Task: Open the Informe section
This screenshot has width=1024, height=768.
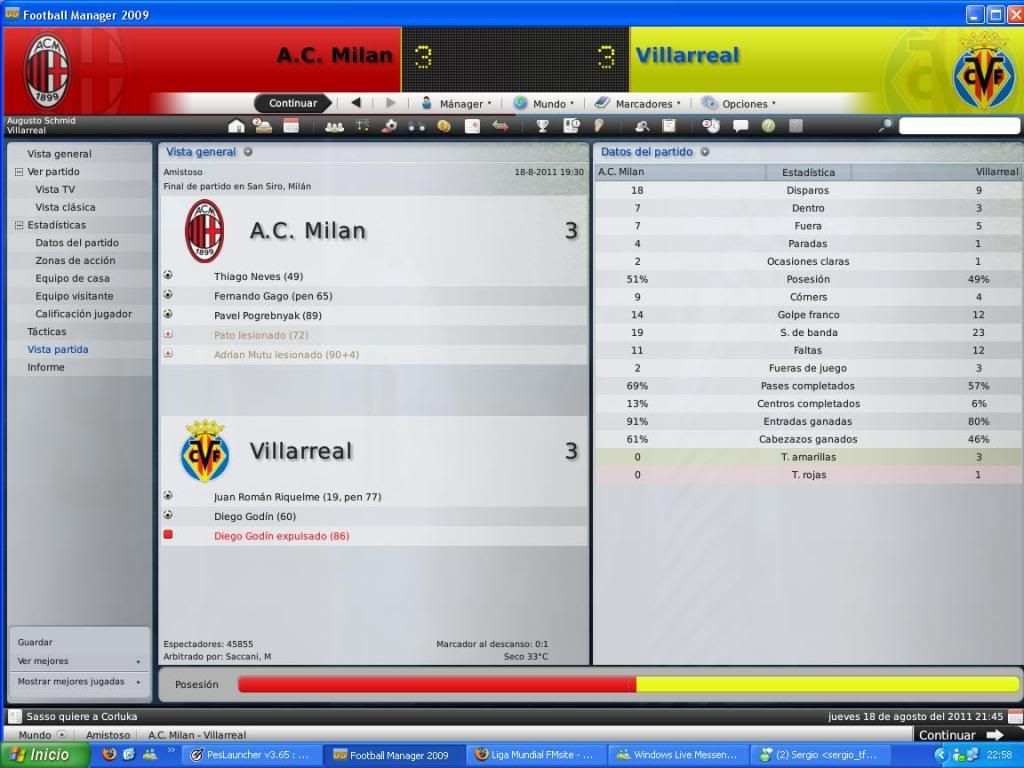Action: click(x=46, y=367)
